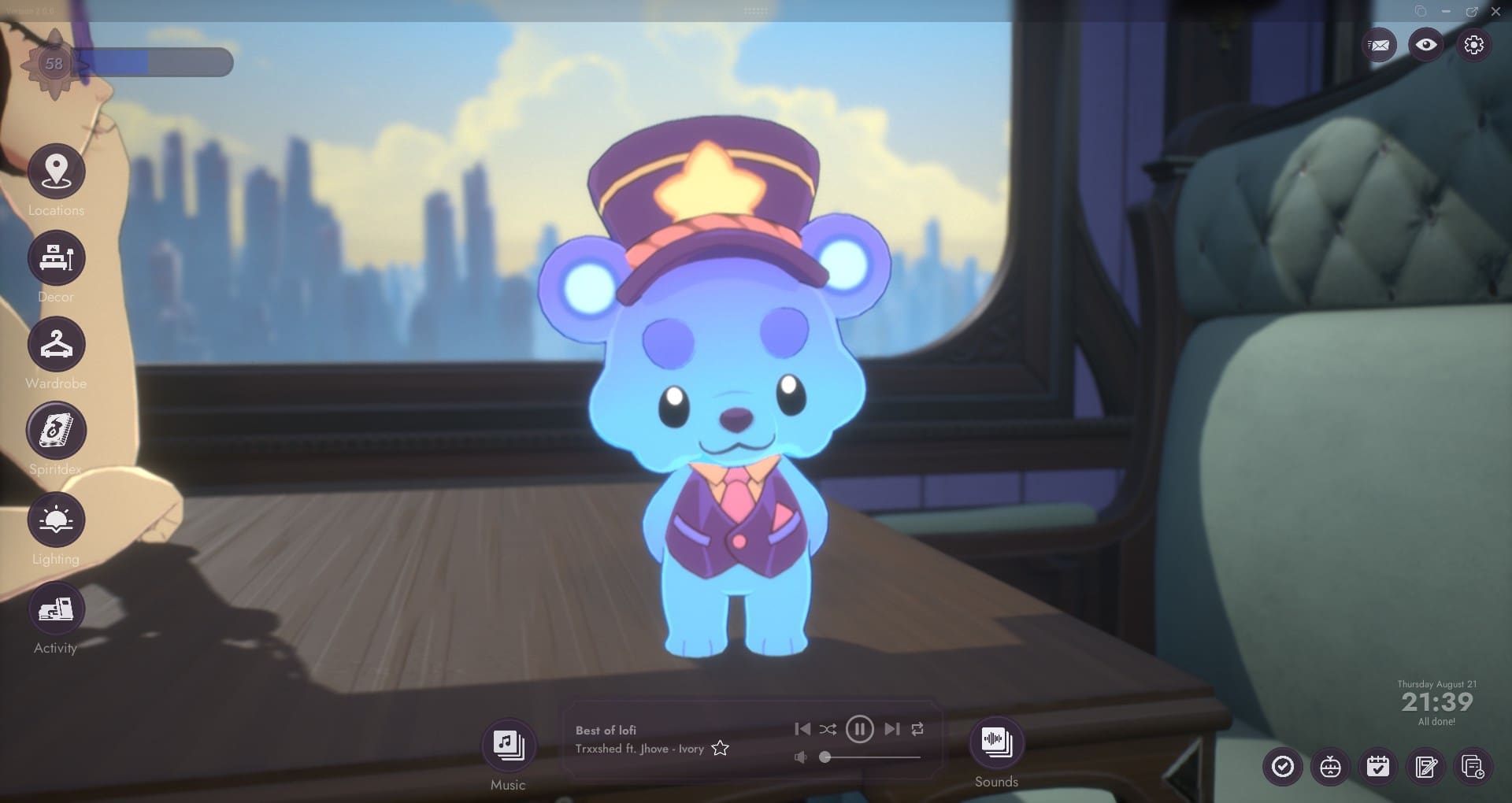Open the Wardrobe
Image resolution: width=1512 pixels, height=803 pixels.
point(55,345)
